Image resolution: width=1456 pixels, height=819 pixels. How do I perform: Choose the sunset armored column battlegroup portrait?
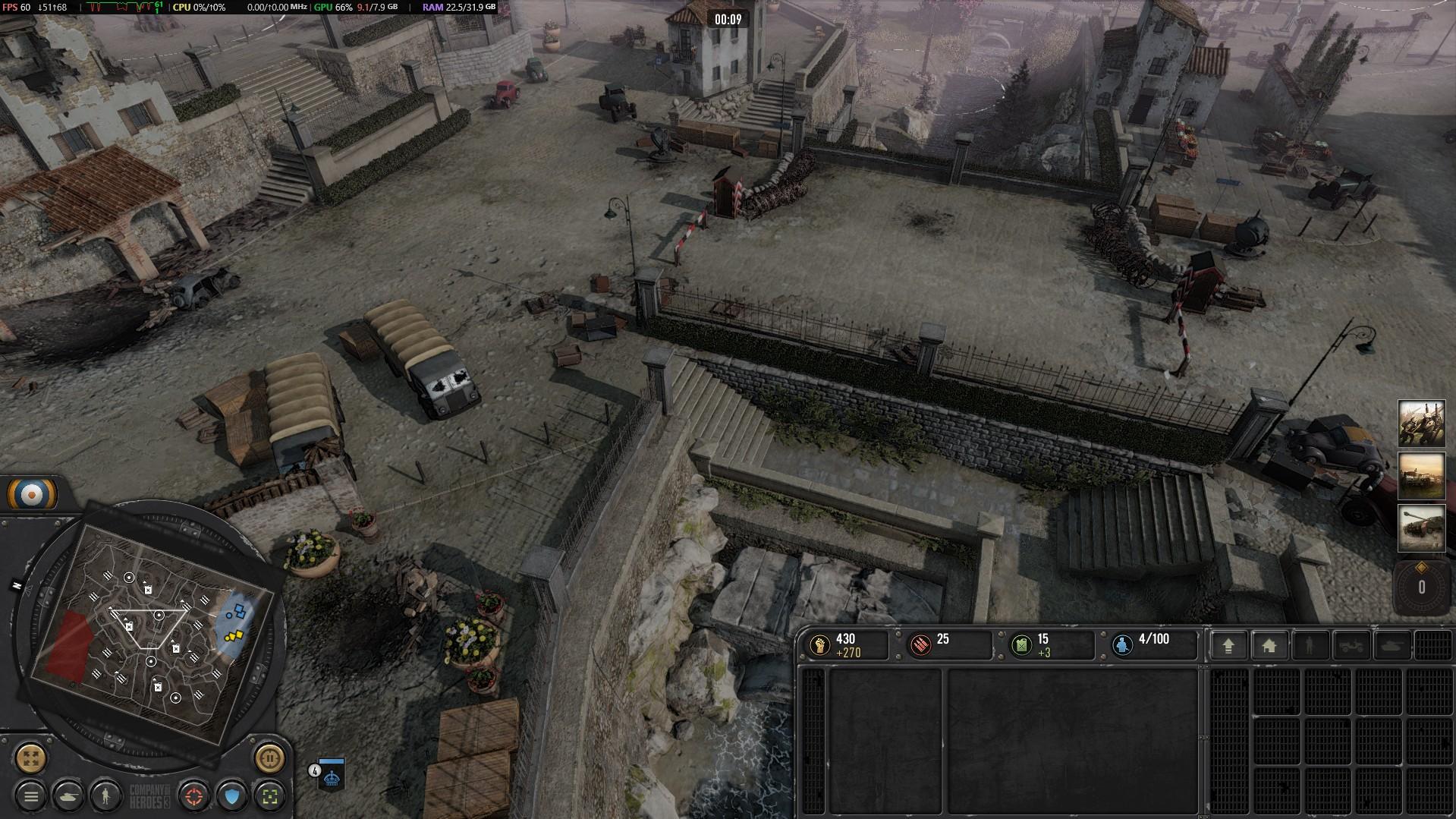click(x=1421, y=476)
